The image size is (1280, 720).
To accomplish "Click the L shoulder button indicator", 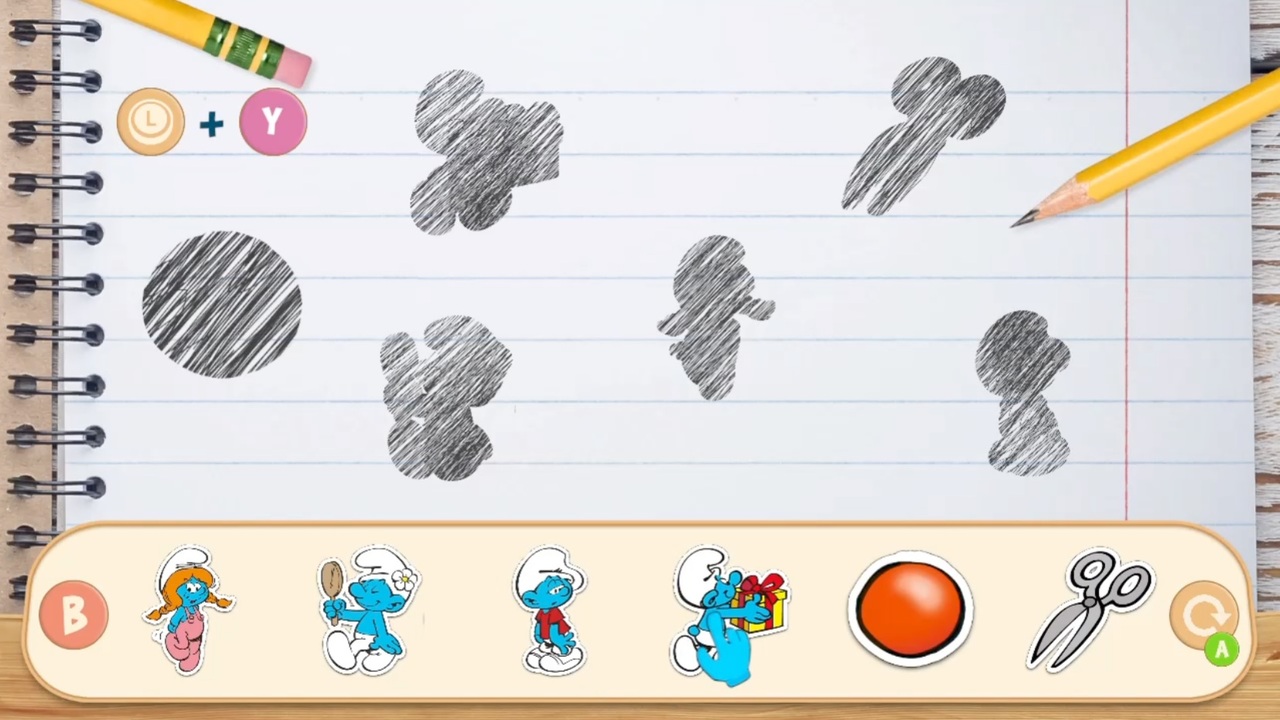I will (150, 121).
